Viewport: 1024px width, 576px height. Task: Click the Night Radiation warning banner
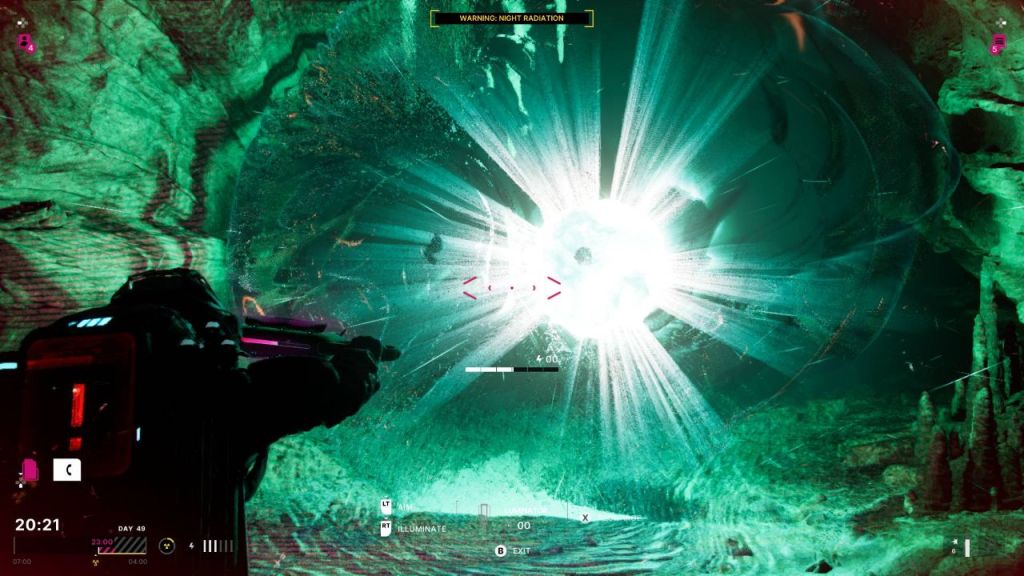coord(511,18)
